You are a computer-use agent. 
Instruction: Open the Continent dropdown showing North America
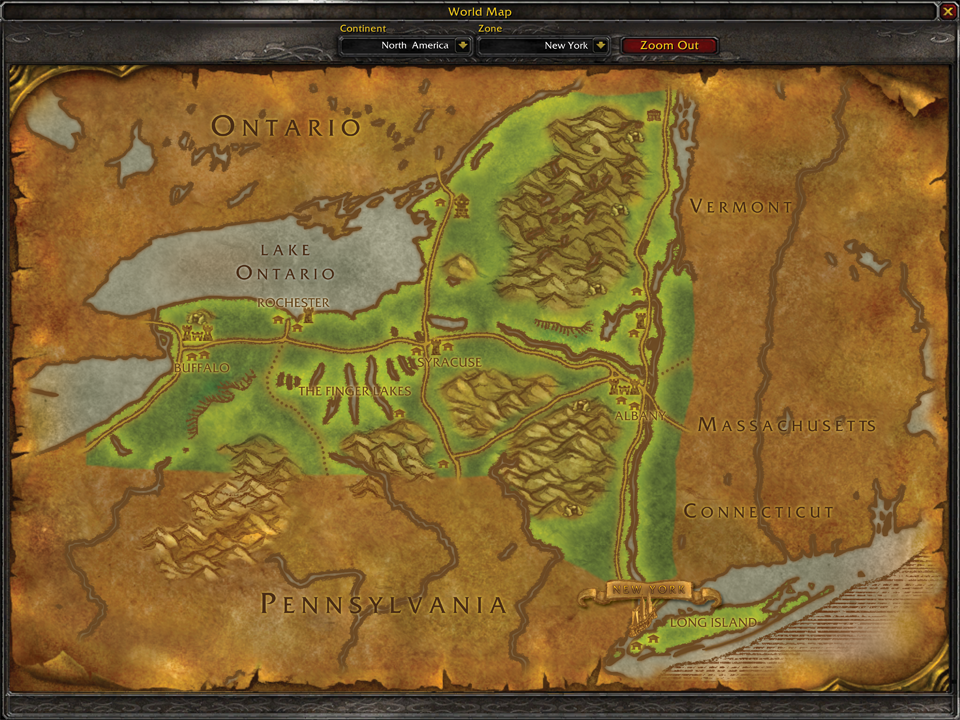tap(462, 45)
